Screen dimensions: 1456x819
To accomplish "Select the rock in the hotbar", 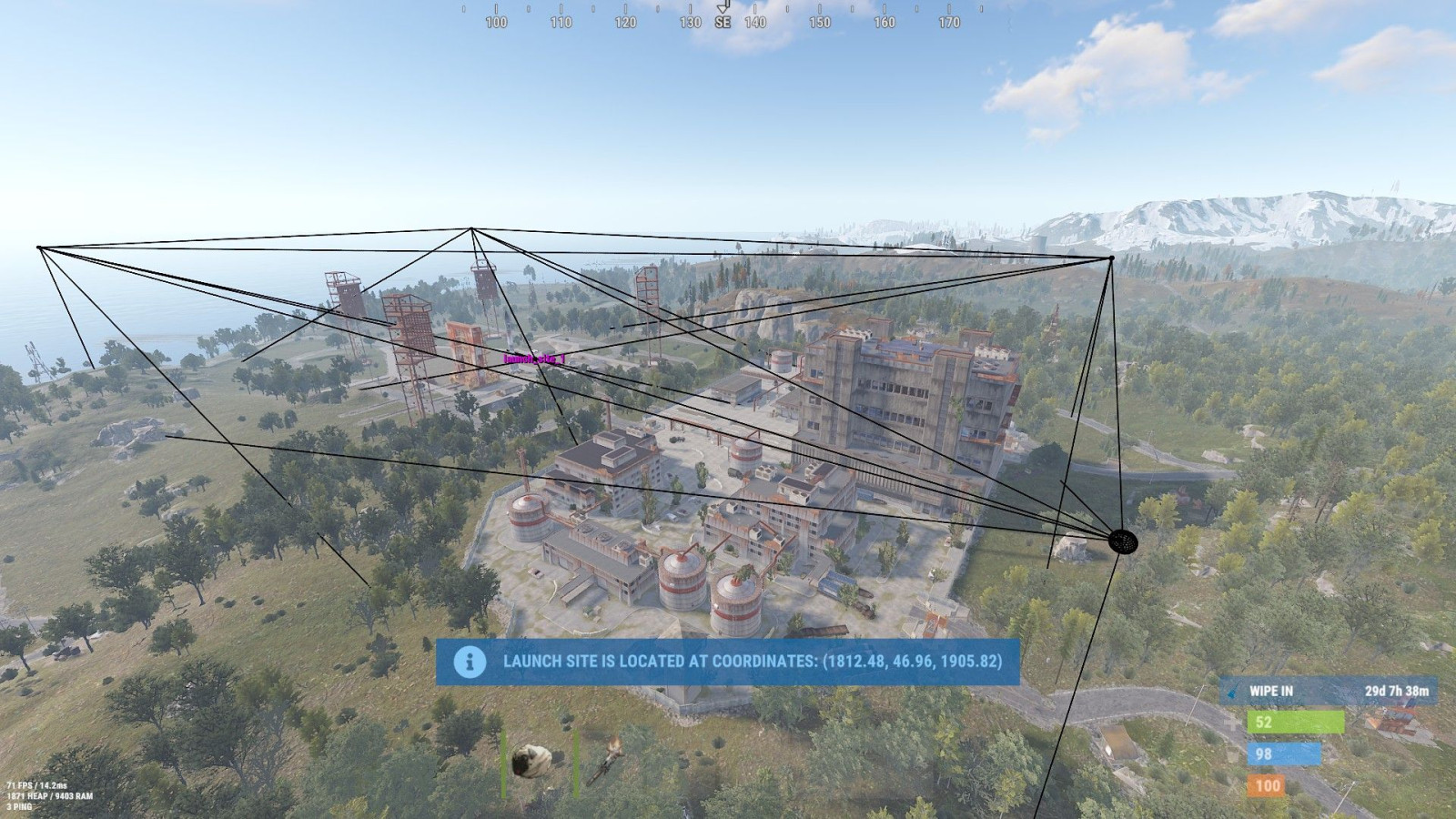I will coord(526,762).
